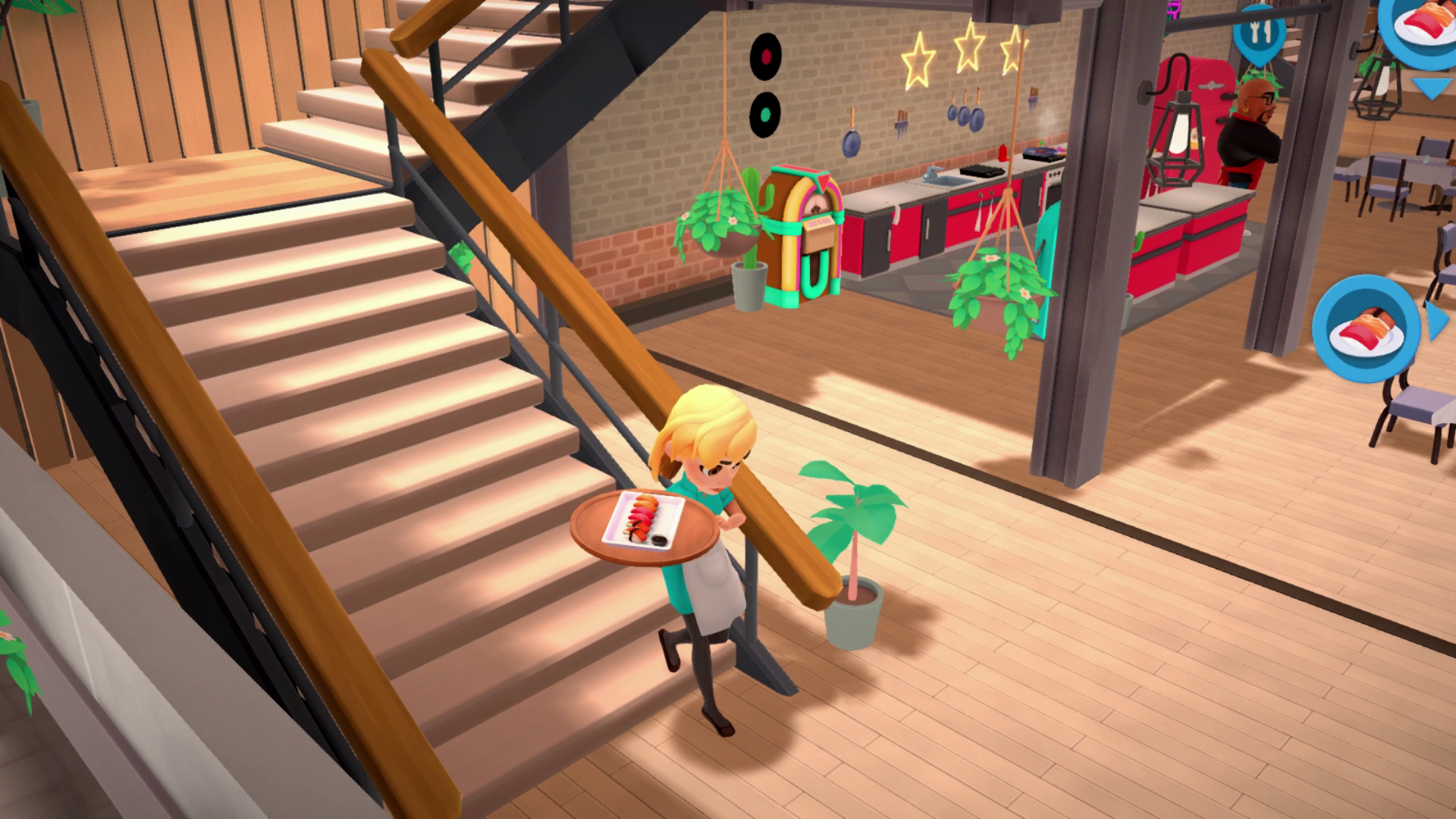Tap the fork and knife pin marker

tap(1259, 32)
